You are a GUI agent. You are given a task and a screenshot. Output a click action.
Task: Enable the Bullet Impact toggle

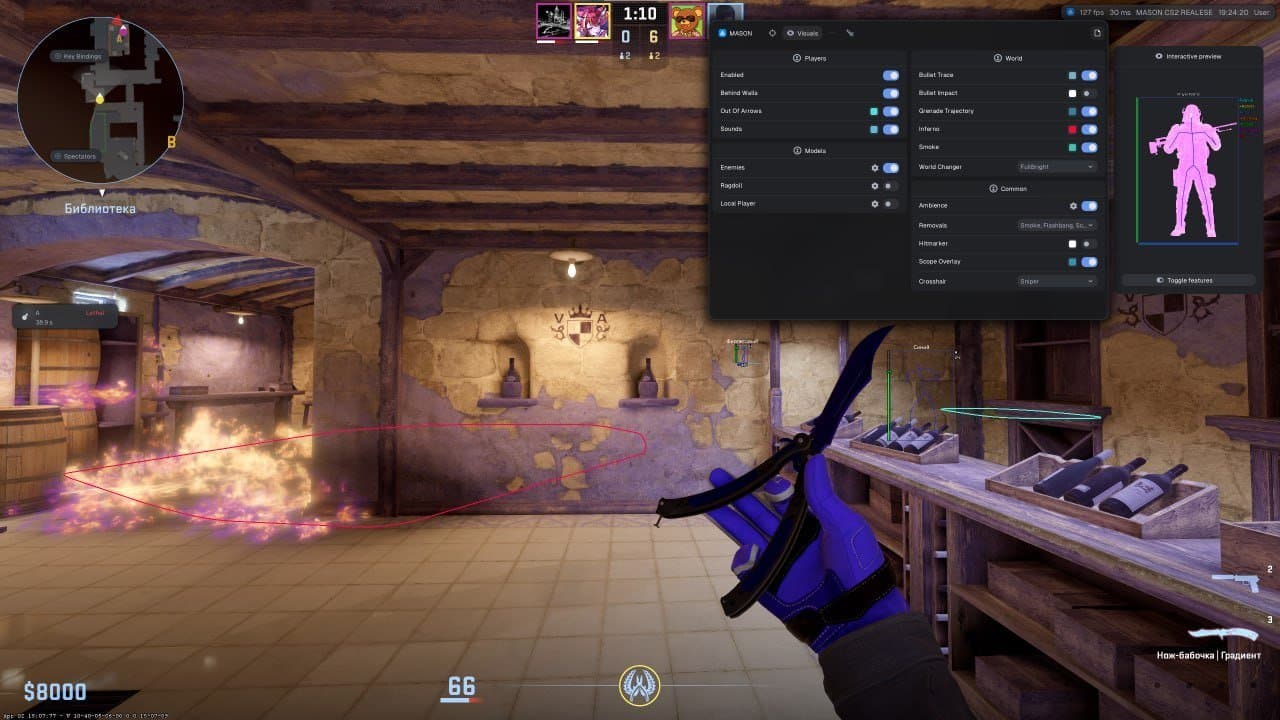1087,92
